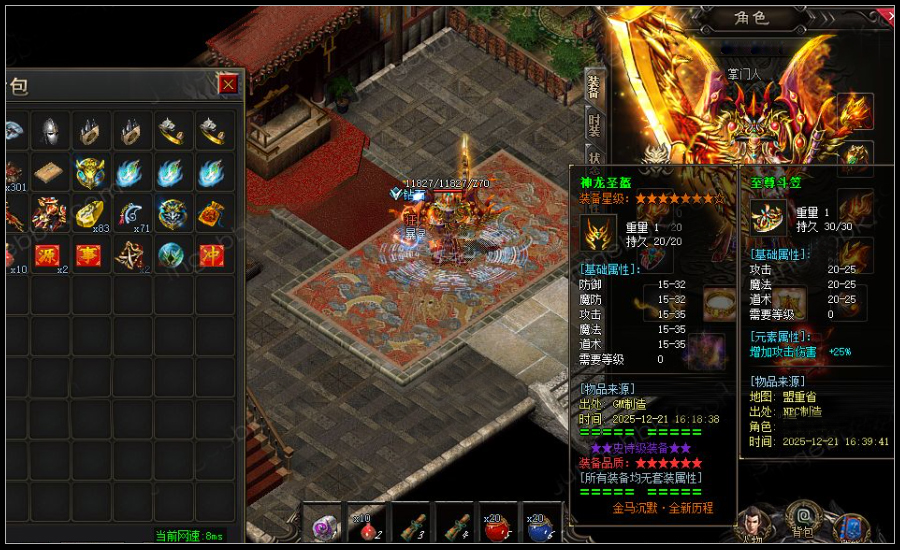Pick the wooden plank item slot

pos(49,173)
